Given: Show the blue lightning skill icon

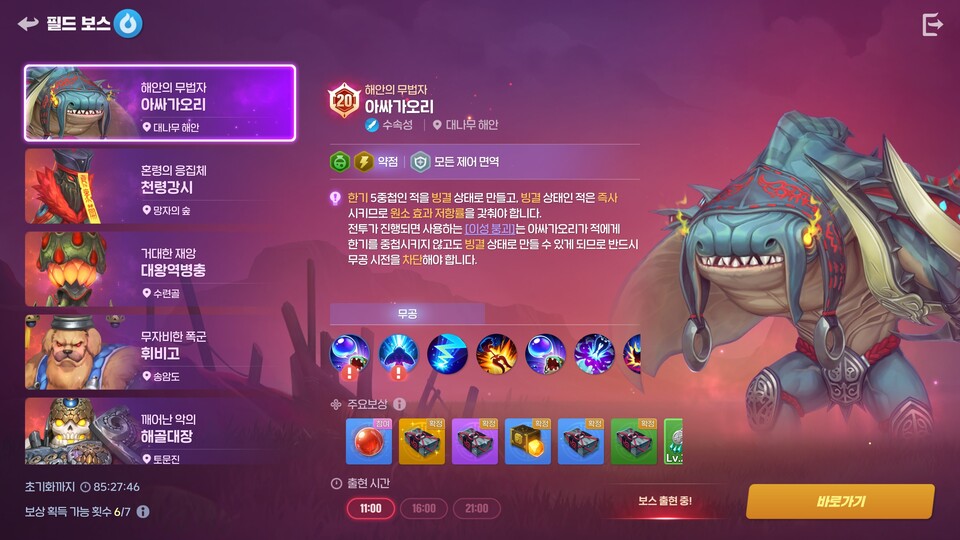Looking at the screenshot, I should click(x=447, y=354).
